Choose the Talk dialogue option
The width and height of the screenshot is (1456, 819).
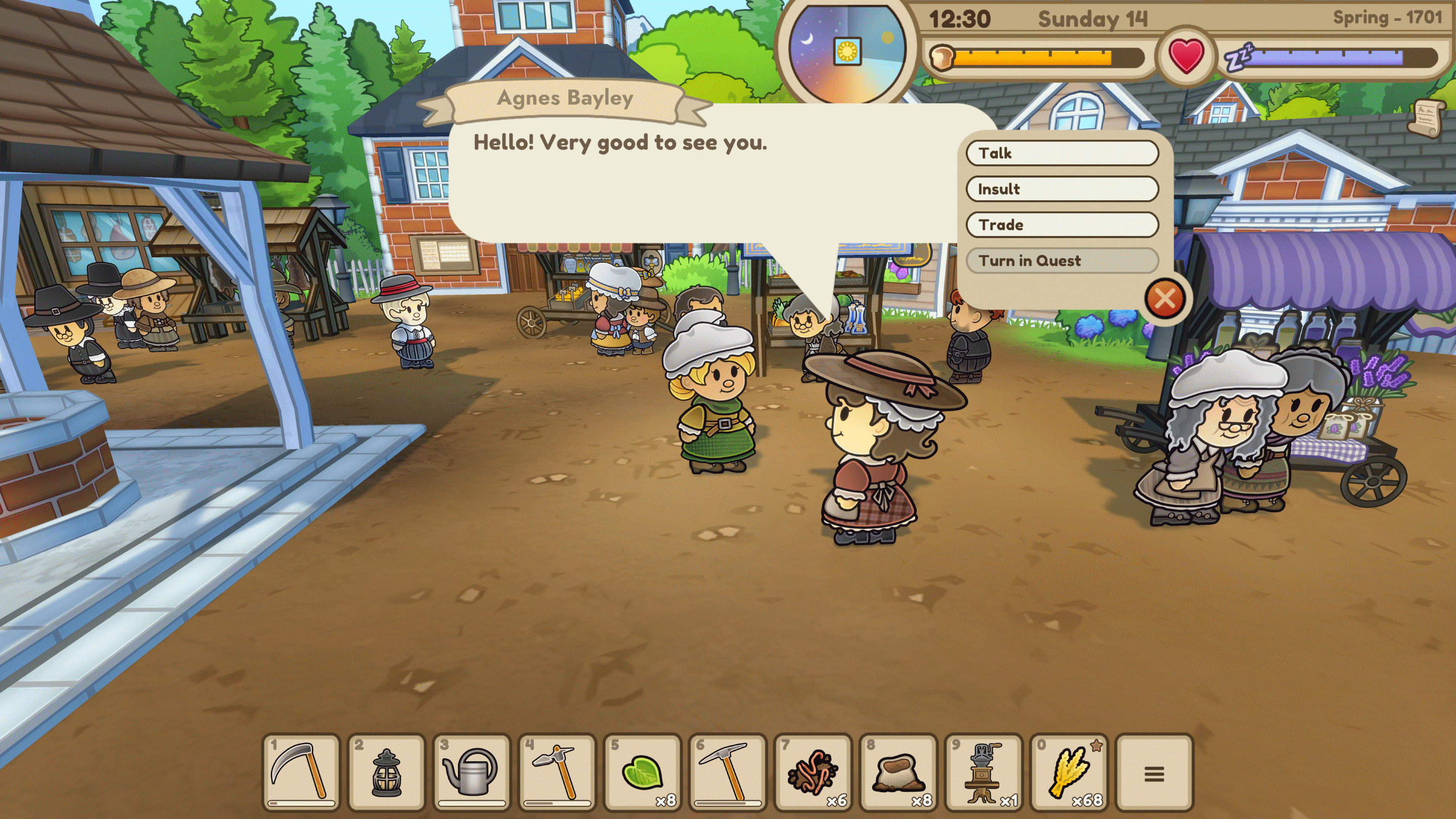point(1062,153)
